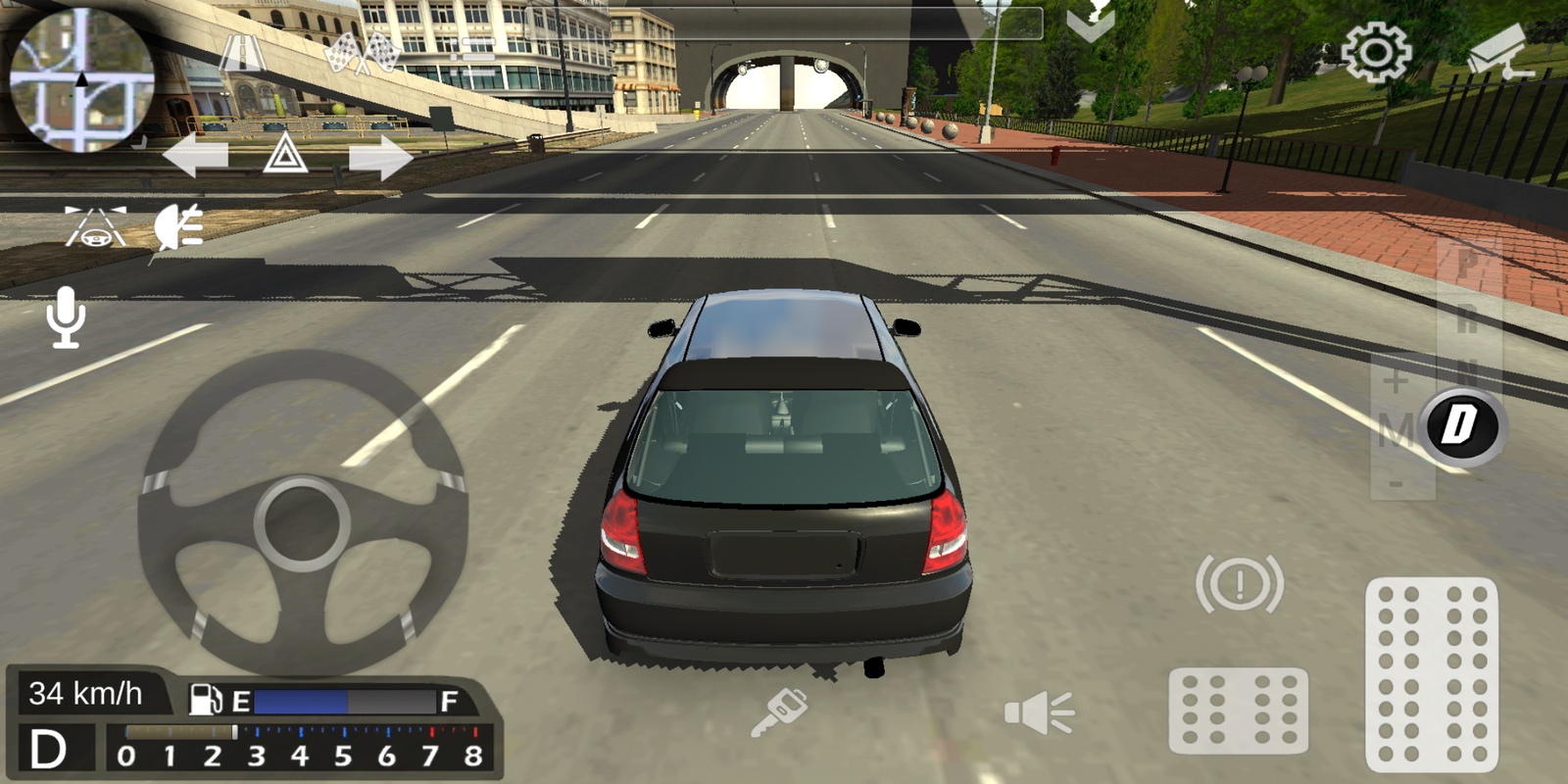Tap the road icon at top

tap(242, 51)
